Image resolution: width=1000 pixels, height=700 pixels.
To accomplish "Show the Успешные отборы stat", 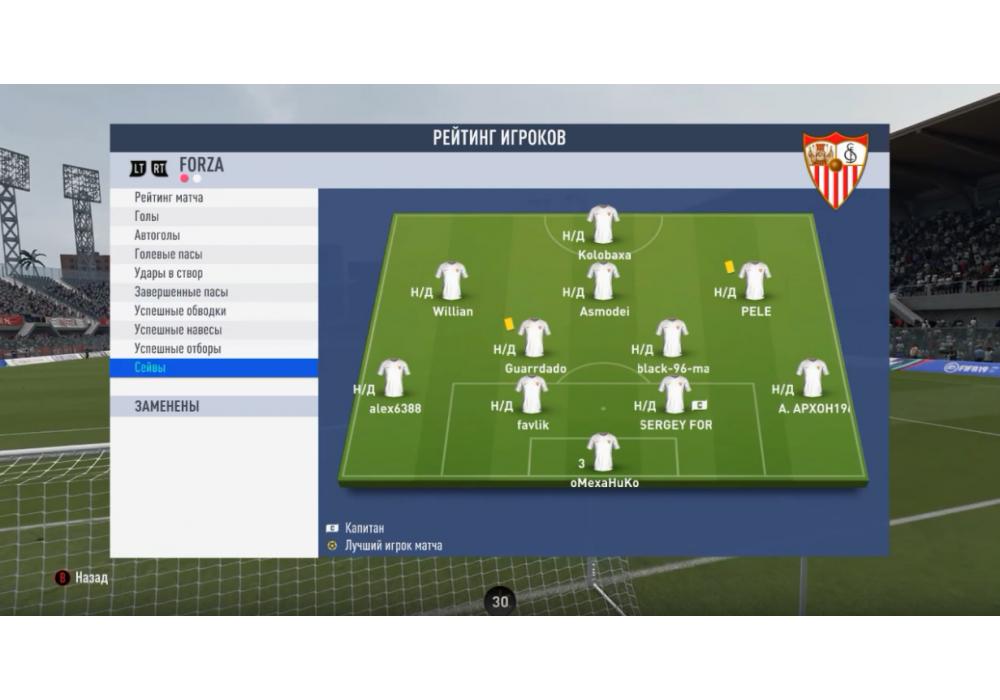I will coord(178,349).
